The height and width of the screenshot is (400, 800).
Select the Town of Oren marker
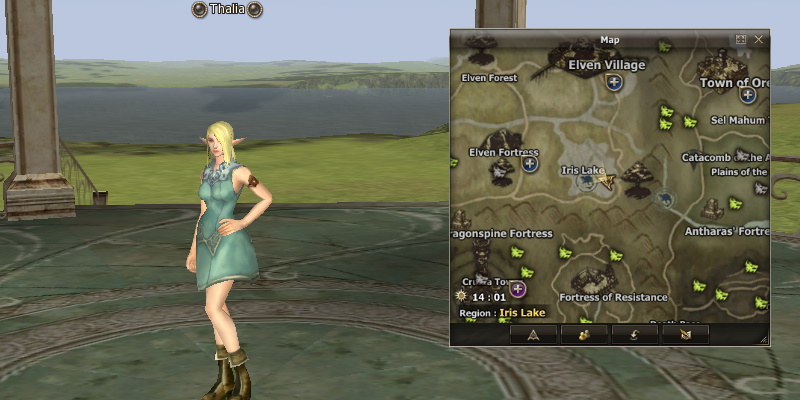point(747,96)
